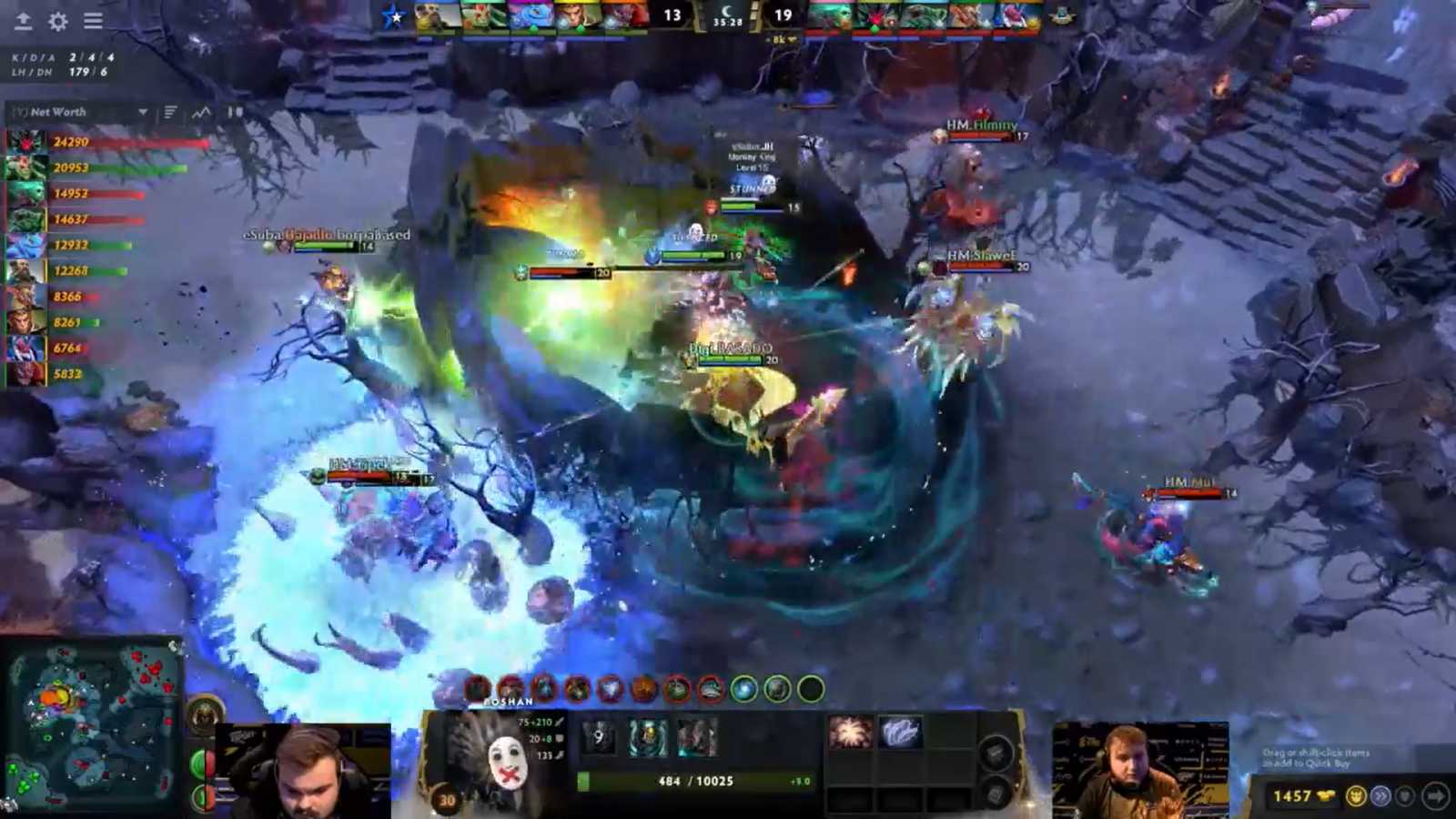
Task: Click the gold amount showing 1457
Action: (x=1292, y=795)
